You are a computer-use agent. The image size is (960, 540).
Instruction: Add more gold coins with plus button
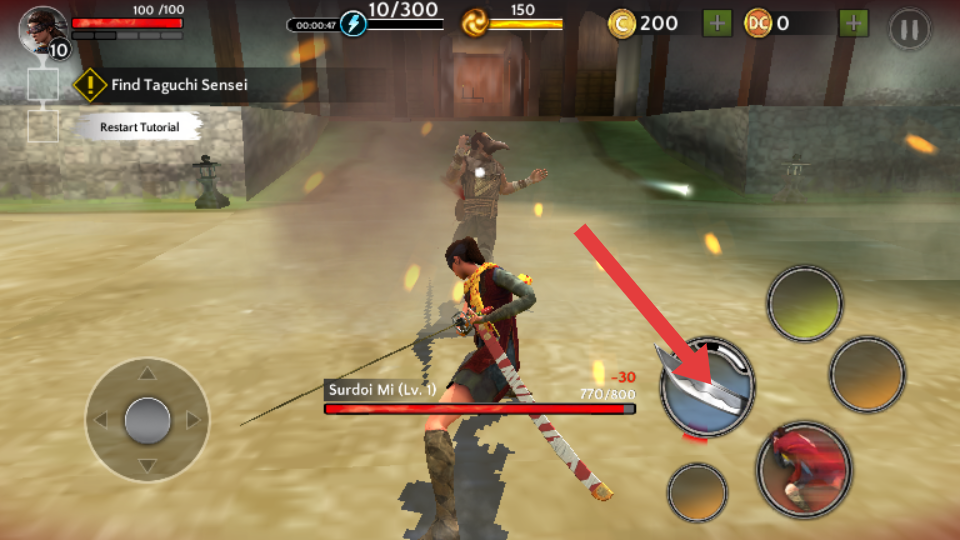[717, 23]
